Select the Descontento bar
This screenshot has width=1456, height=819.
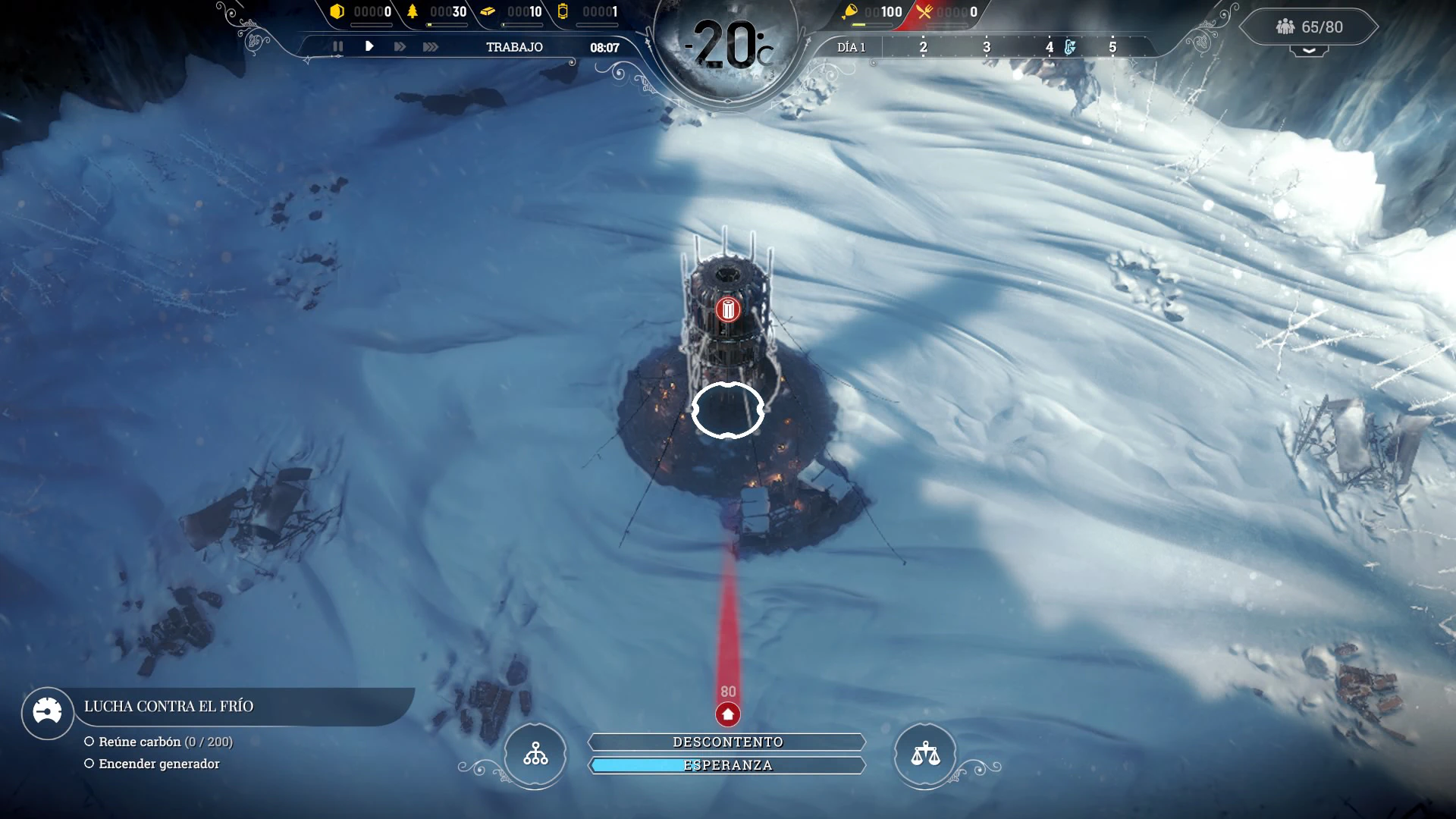pos(727,742)
